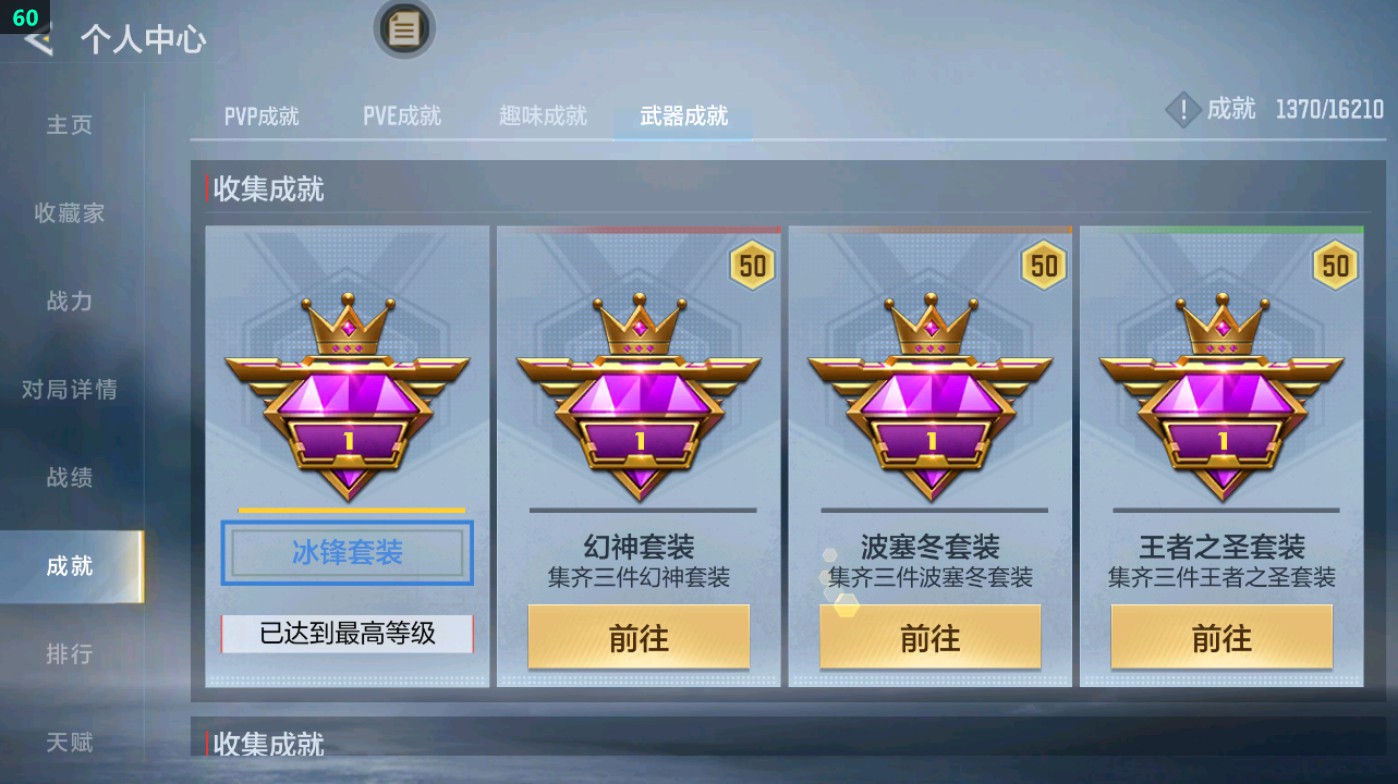Open the document log icon at top
The height and width of the screenshot is (784, 1398).
[x=403, y=29]
